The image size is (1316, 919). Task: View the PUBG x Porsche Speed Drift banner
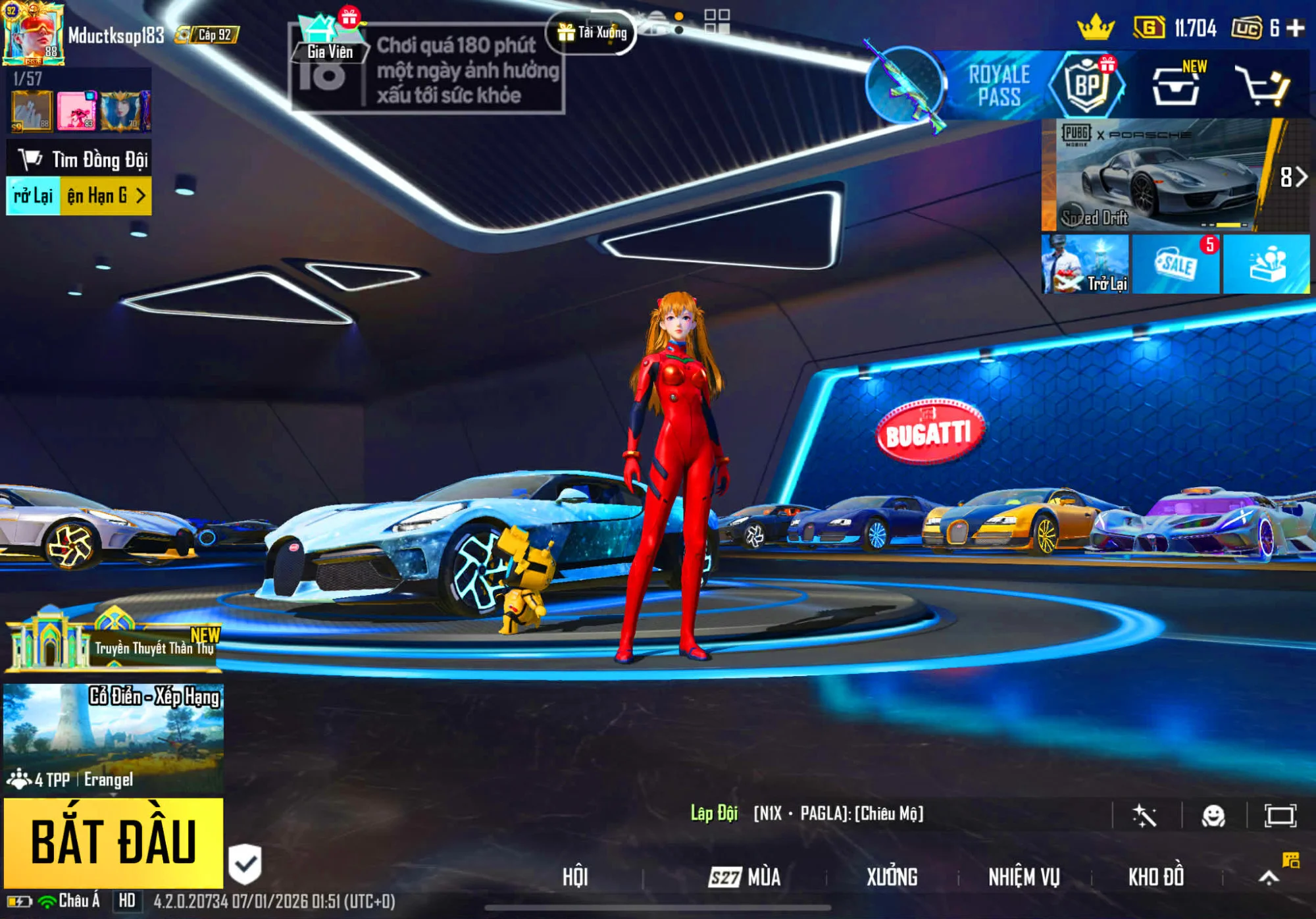pos(1157,175)
